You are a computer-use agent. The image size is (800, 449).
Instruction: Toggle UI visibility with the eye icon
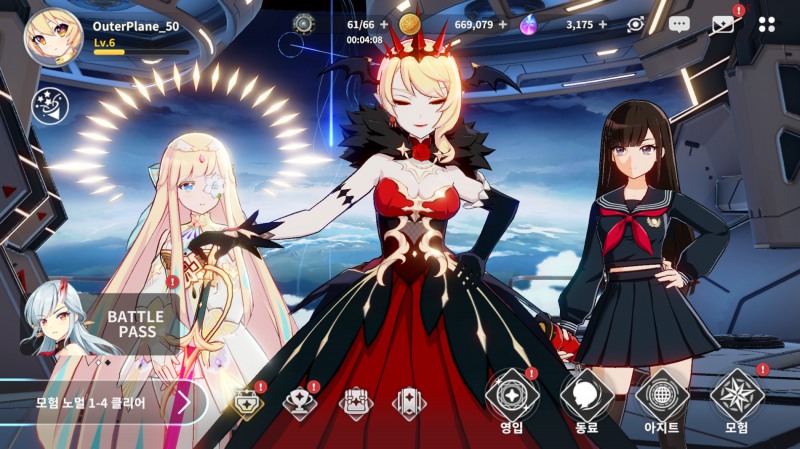click(x=635, y=24)
